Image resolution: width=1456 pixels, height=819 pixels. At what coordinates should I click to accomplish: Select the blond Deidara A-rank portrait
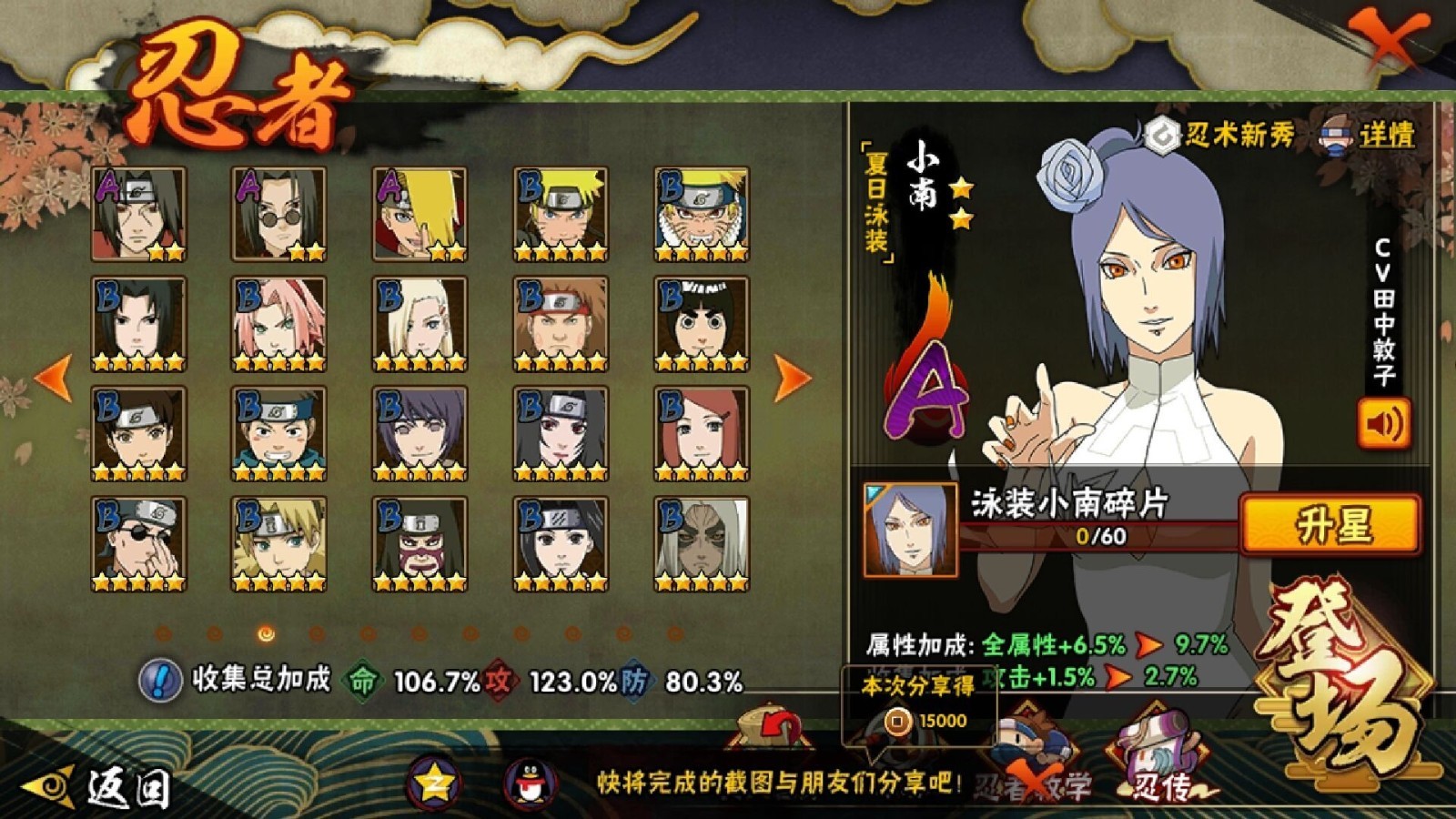(x=420, y=214)
